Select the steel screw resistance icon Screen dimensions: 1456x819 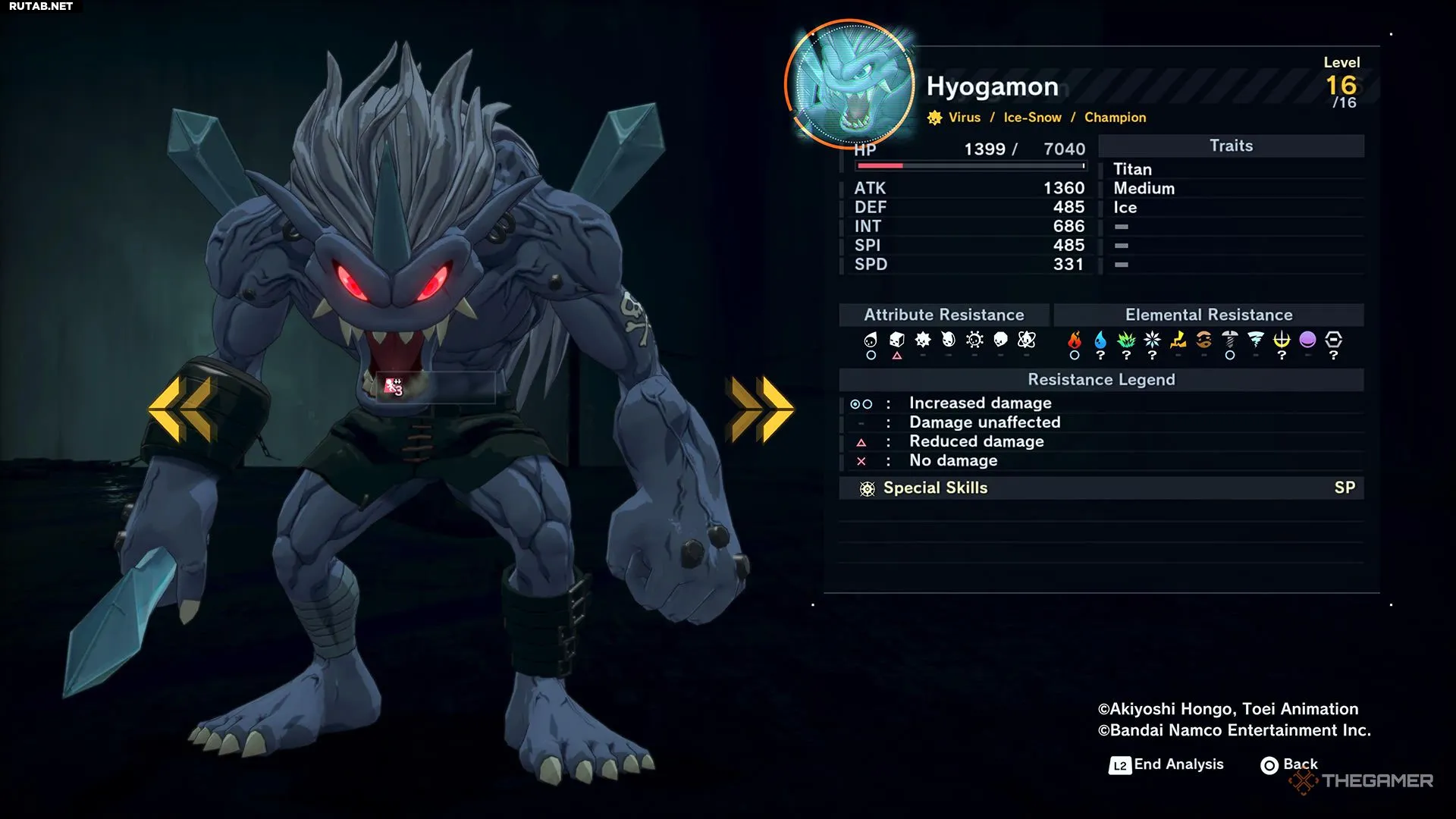tap(1230, 340)
